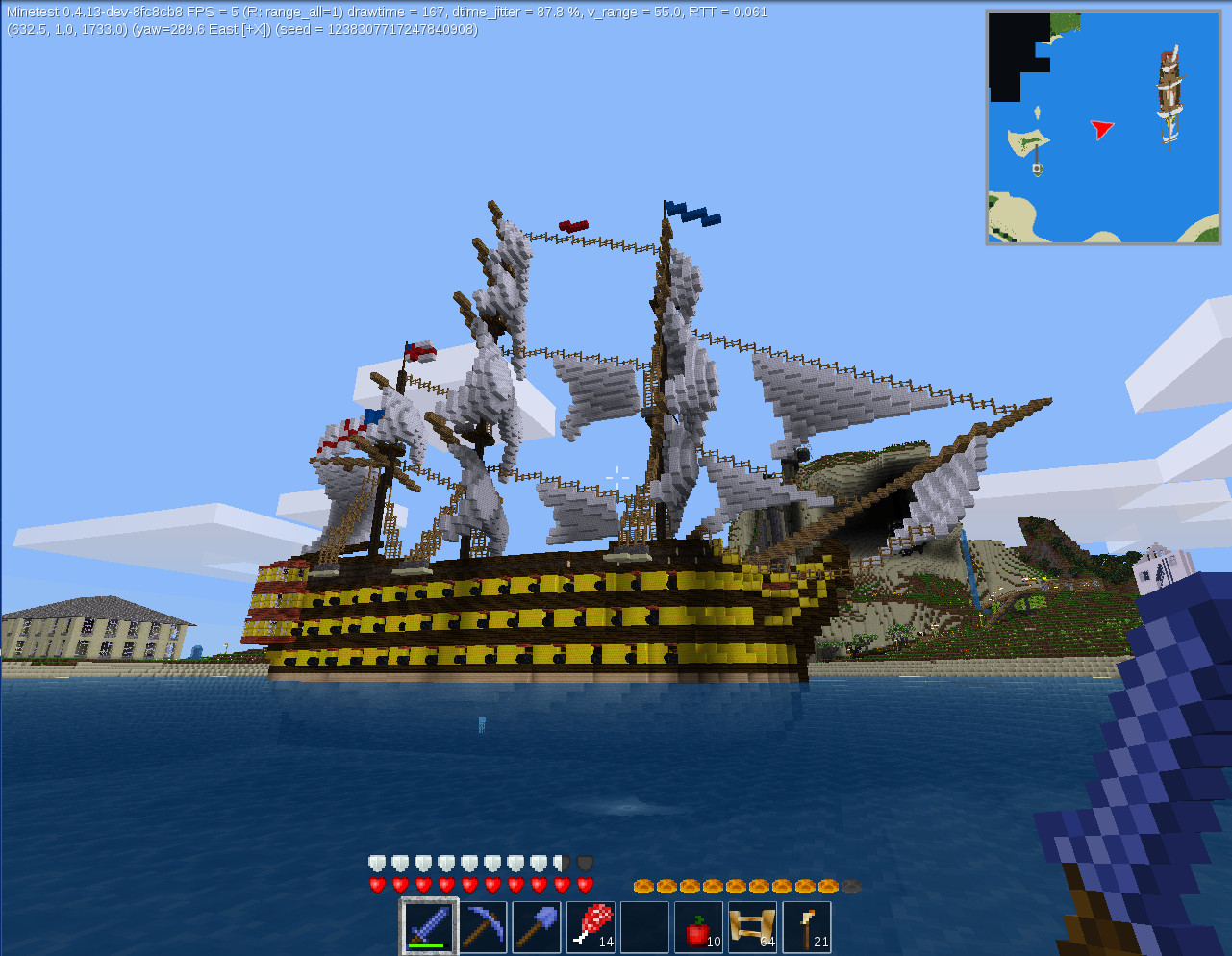This screenshot has width=1232, height=956.
Task: Click the crosshair at screen center
Action: (616, 475)
